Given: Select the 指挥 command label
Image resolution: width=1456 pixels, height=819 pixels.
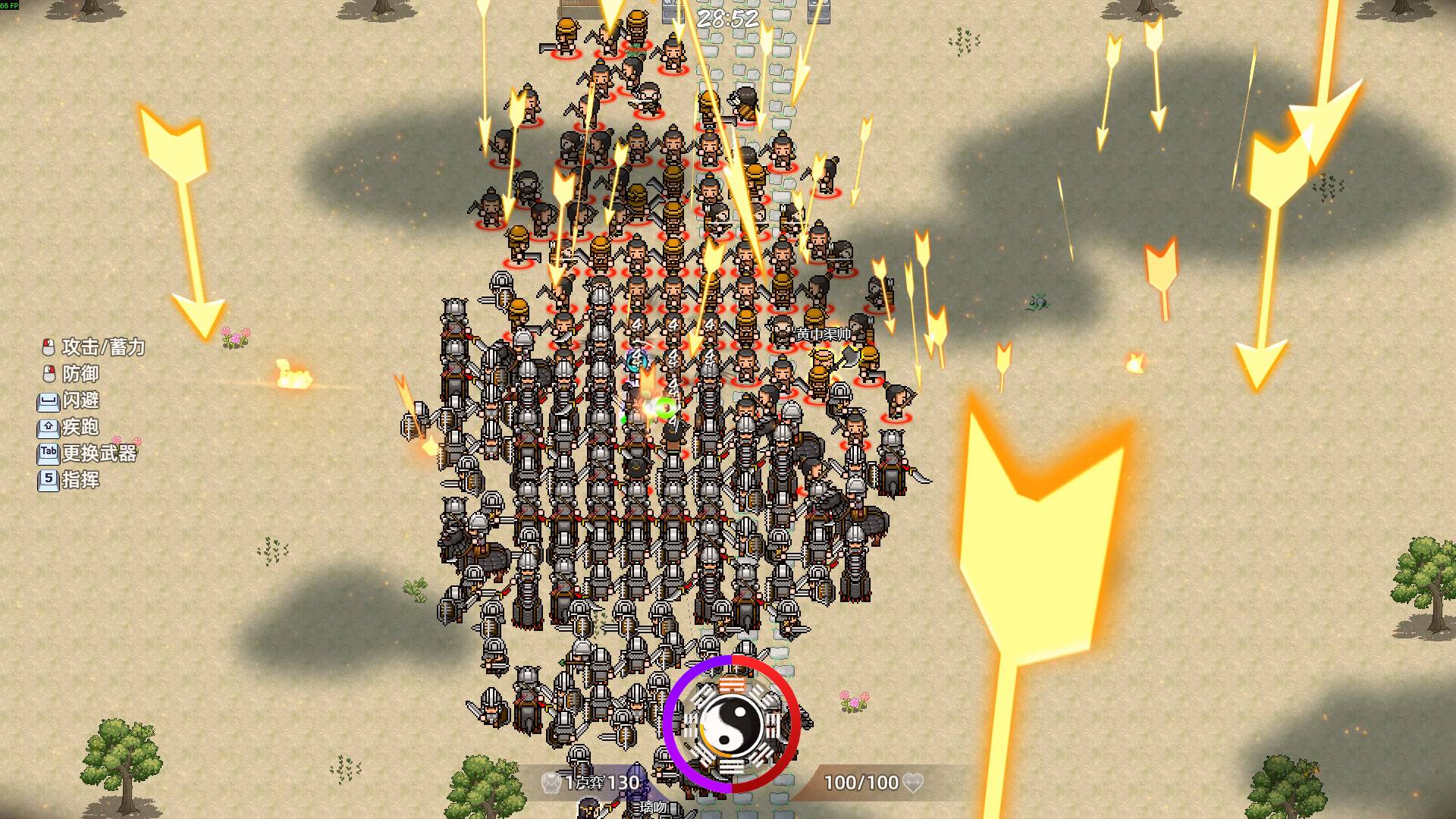Looking at the screenshot, I should [x=81, y=479].
